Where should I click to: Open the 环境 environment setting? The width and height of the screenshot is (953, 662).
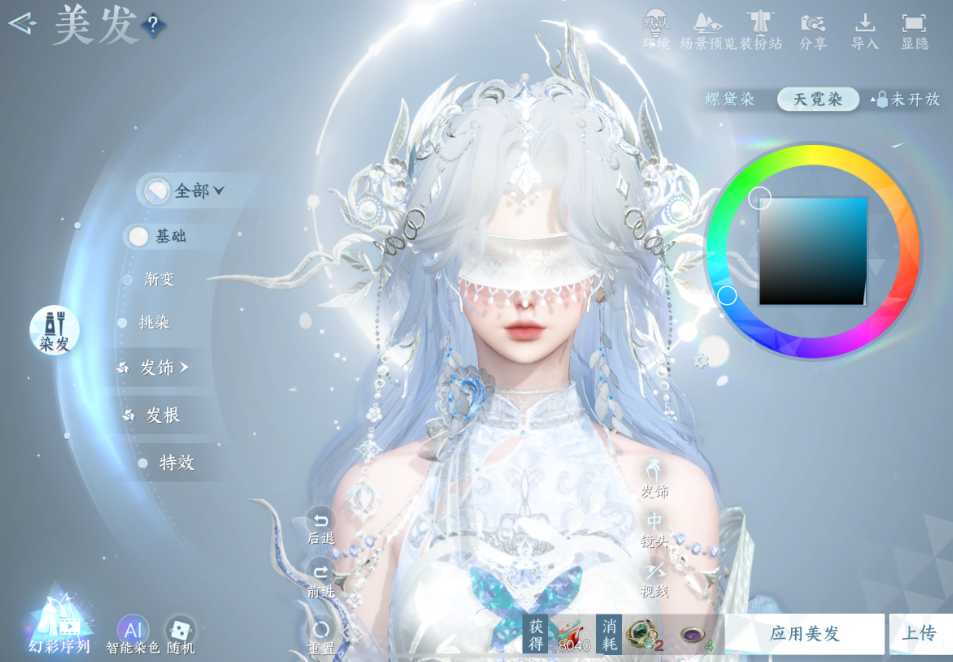[656, 31]
